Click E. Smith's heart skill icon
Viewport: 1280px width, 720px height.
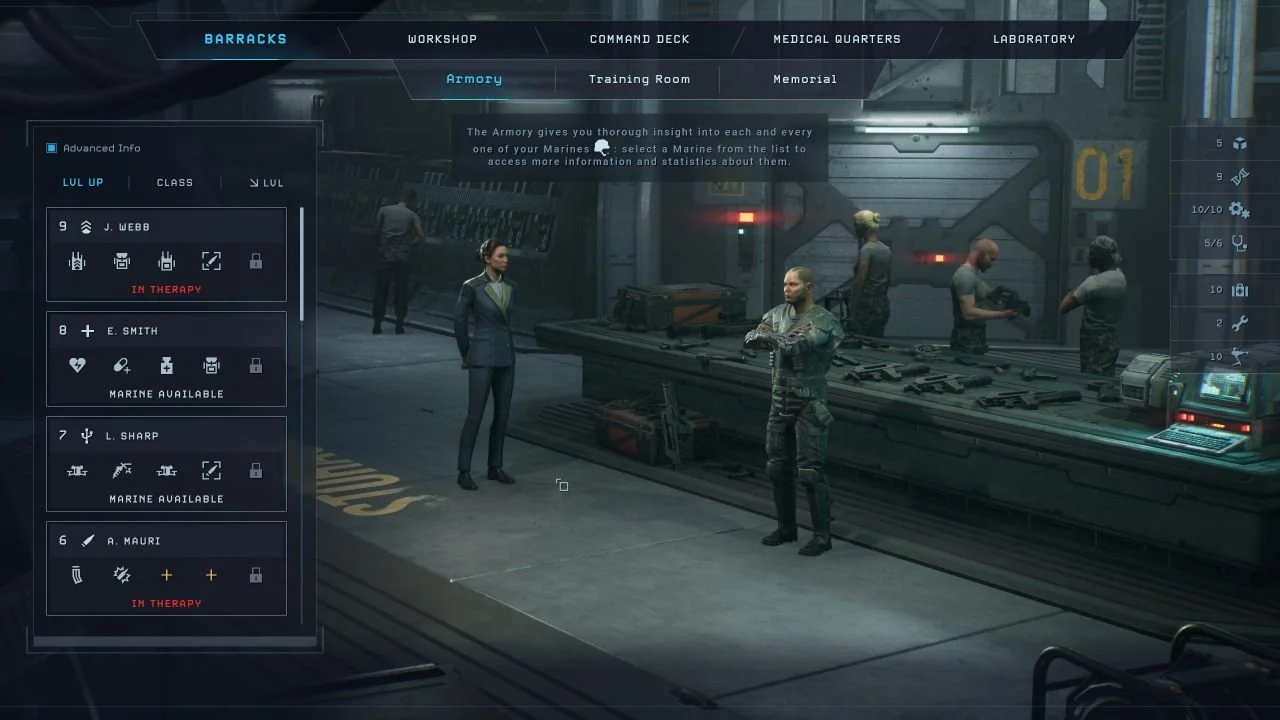tap(77, 366)
